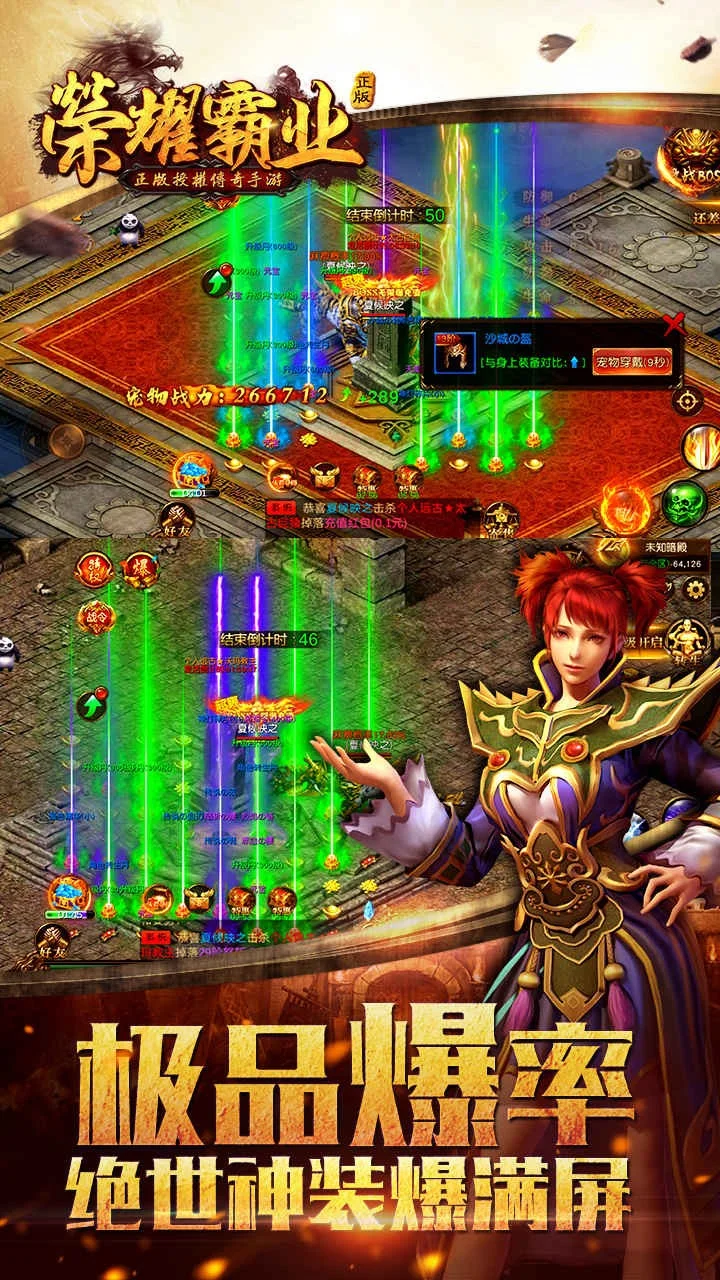Toggle the crosshair target-lock icon
The height and width of the screenshot is (1280, 720).
(x=688, y=400)
